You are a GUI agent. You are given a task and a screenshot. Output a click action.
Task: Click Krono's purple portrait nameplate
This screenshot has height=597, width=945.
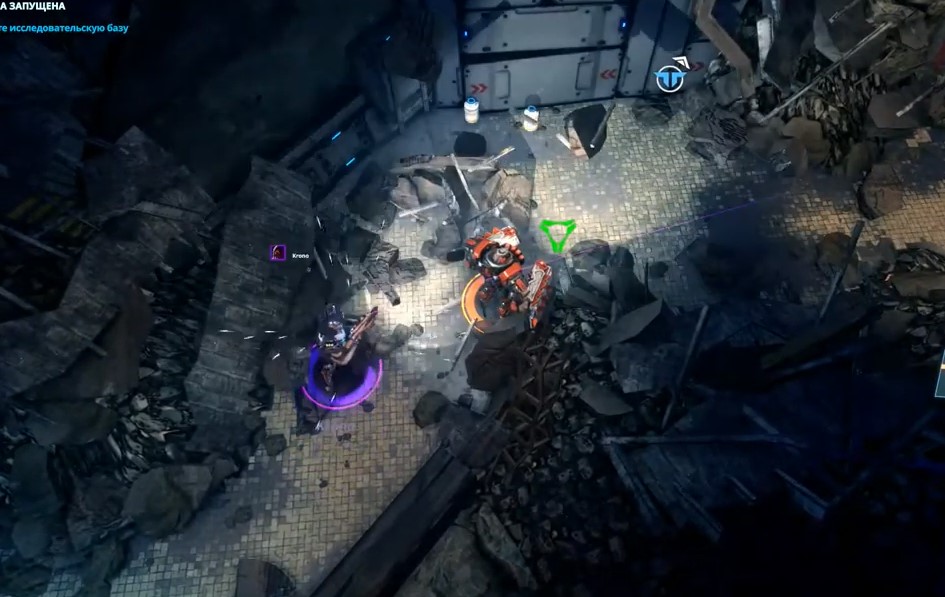click(x=277, y=255)
